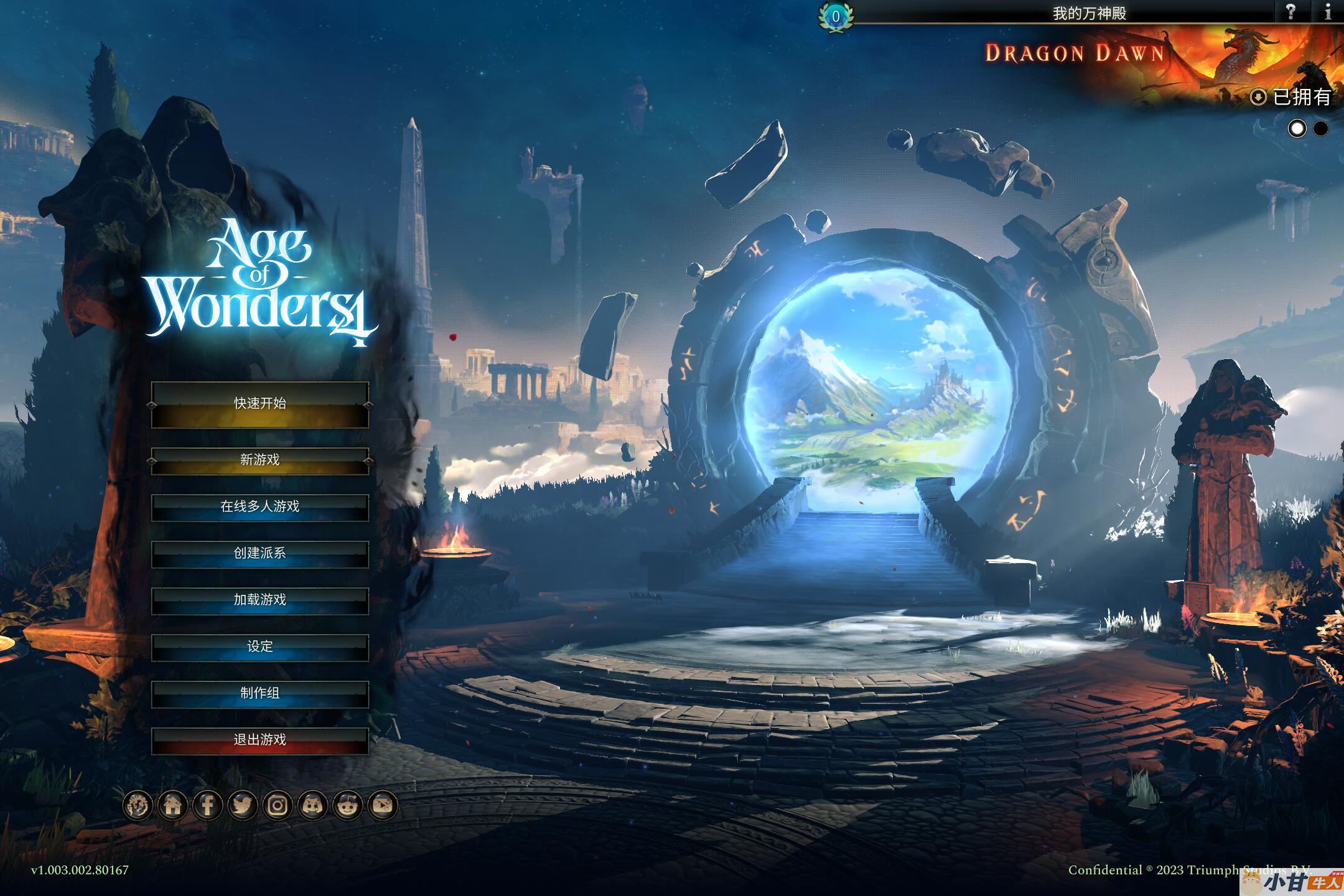Open the 我的万神殿 pantheon bar
Viewport: 1344px width, 896px height.
tap(1089, 13)
